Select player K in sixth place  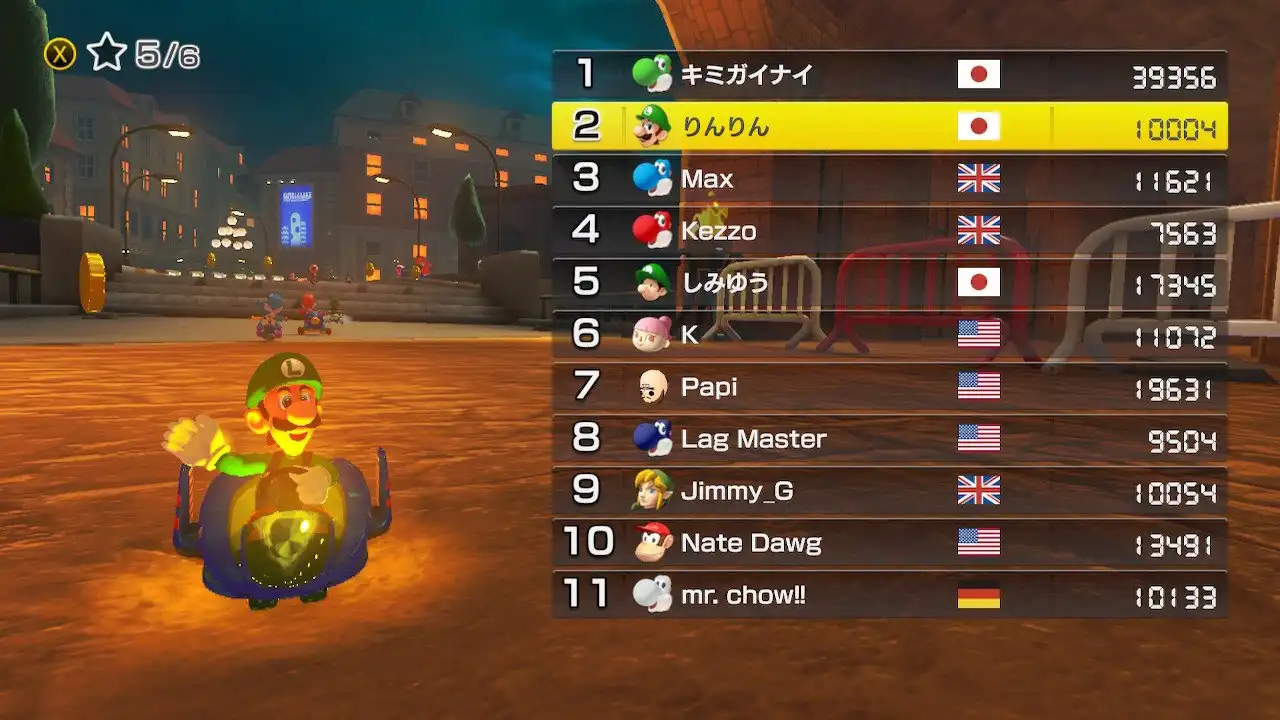(889, 335)
